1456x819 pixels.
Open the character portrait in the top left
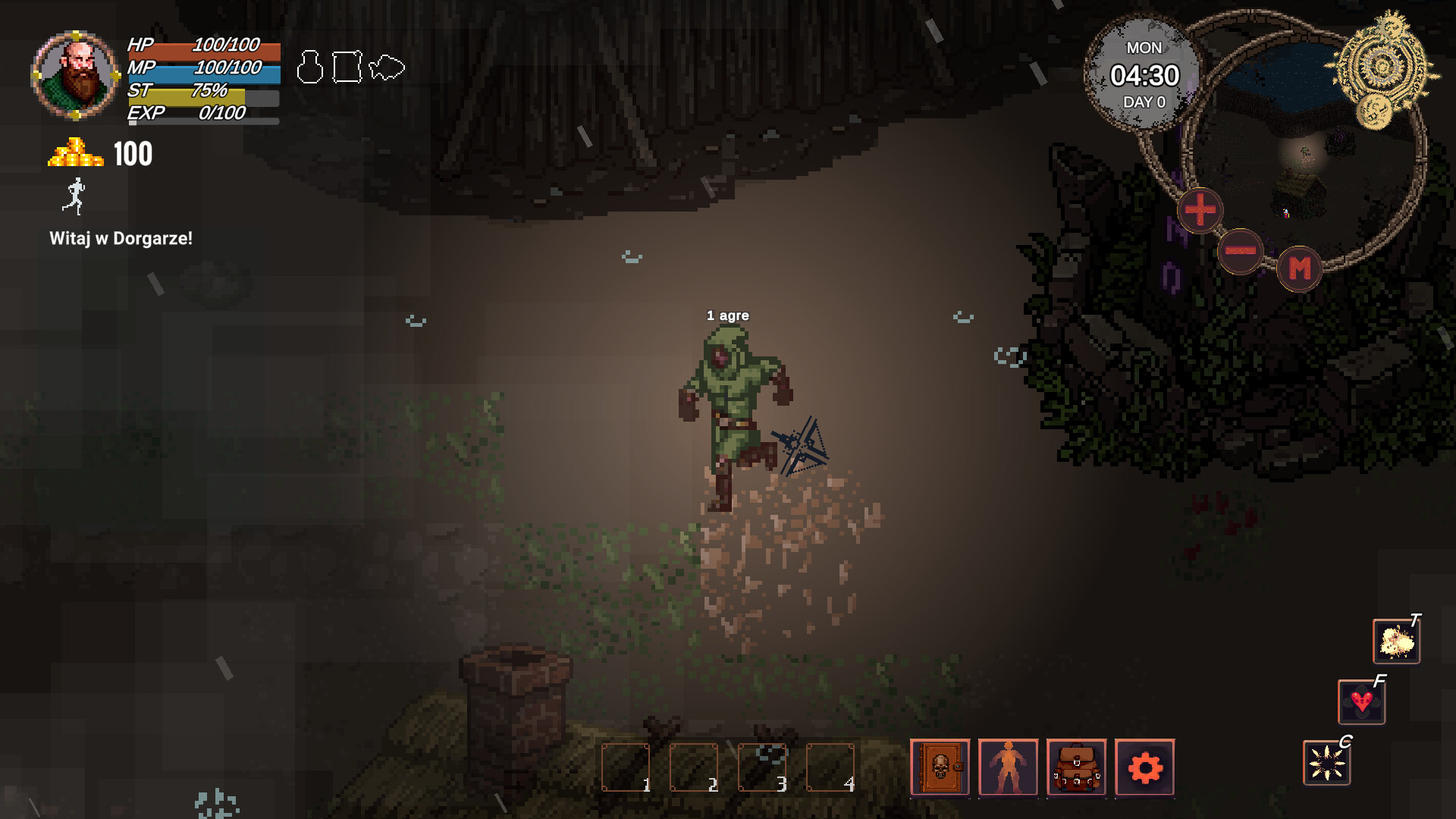[74, 73]
